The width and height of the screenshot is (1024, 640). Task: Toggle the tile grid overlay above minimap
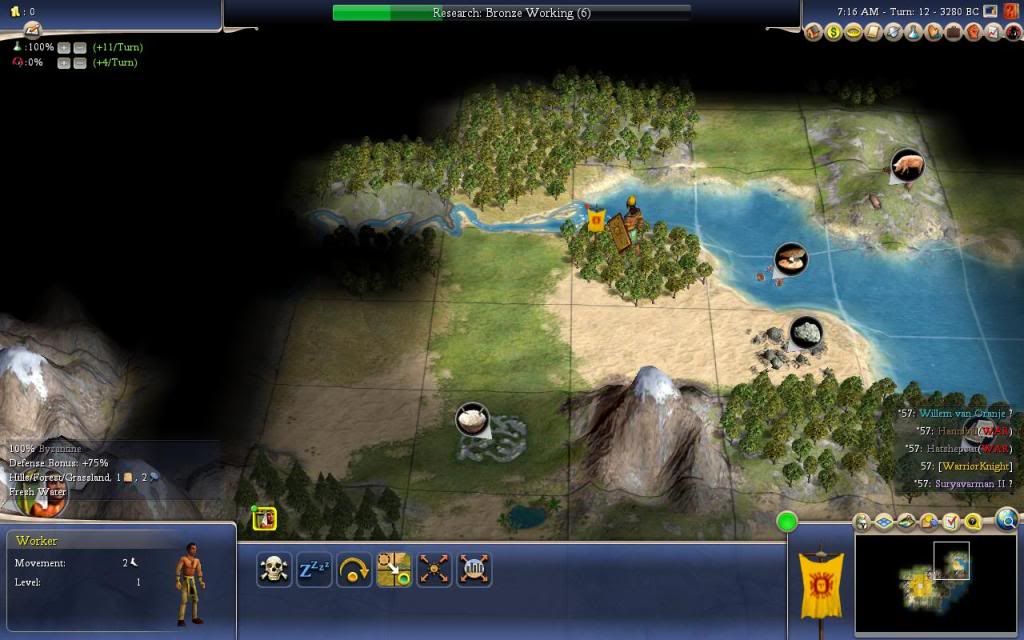point(884,522)
